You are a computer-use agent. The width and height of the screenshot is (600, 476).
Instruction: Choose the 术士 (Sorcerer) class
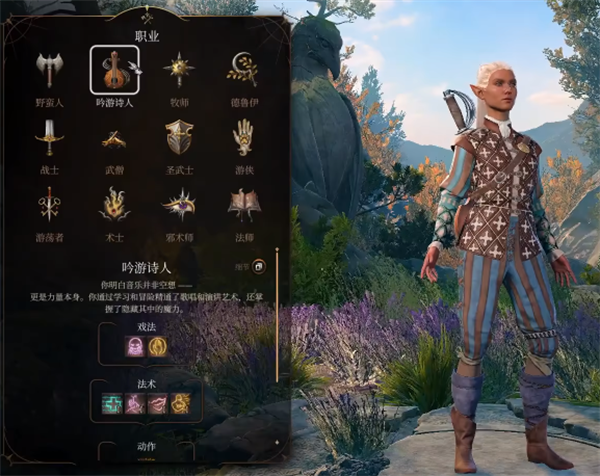point(114,204)
